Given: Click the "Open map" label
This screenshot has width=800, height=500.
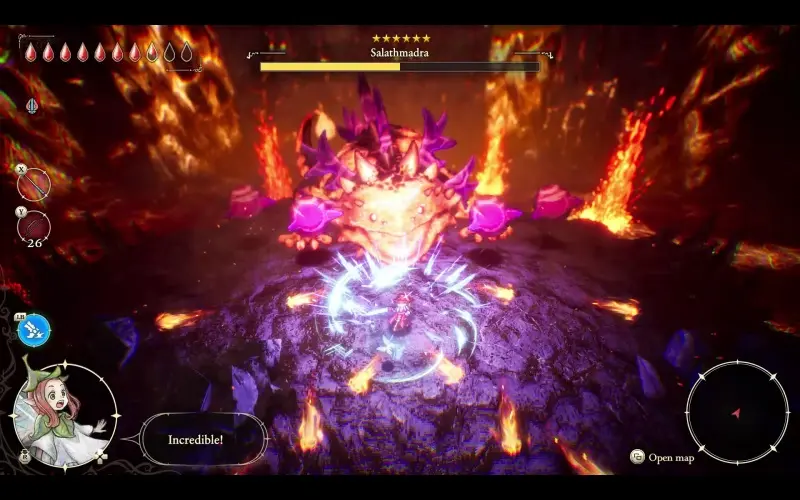Looking at the screenshot, I should (x=670, y=458).
